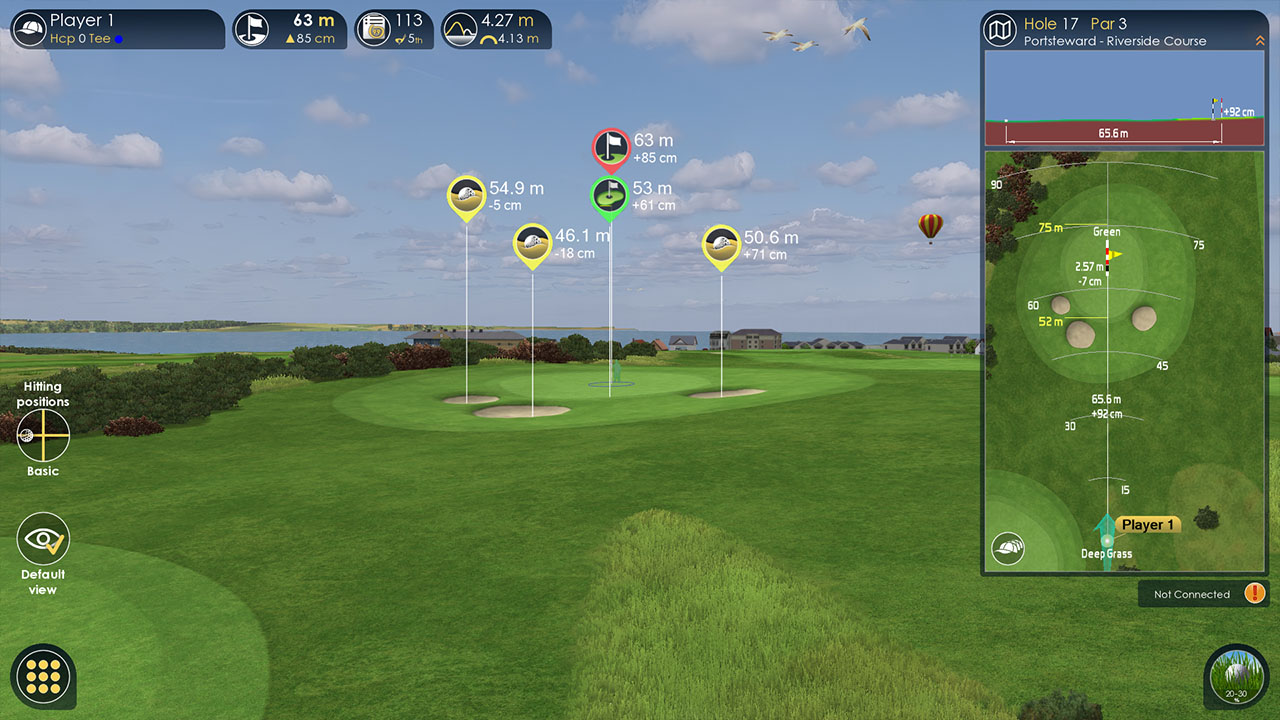Open the ball lie indicator

point(1236,676)
